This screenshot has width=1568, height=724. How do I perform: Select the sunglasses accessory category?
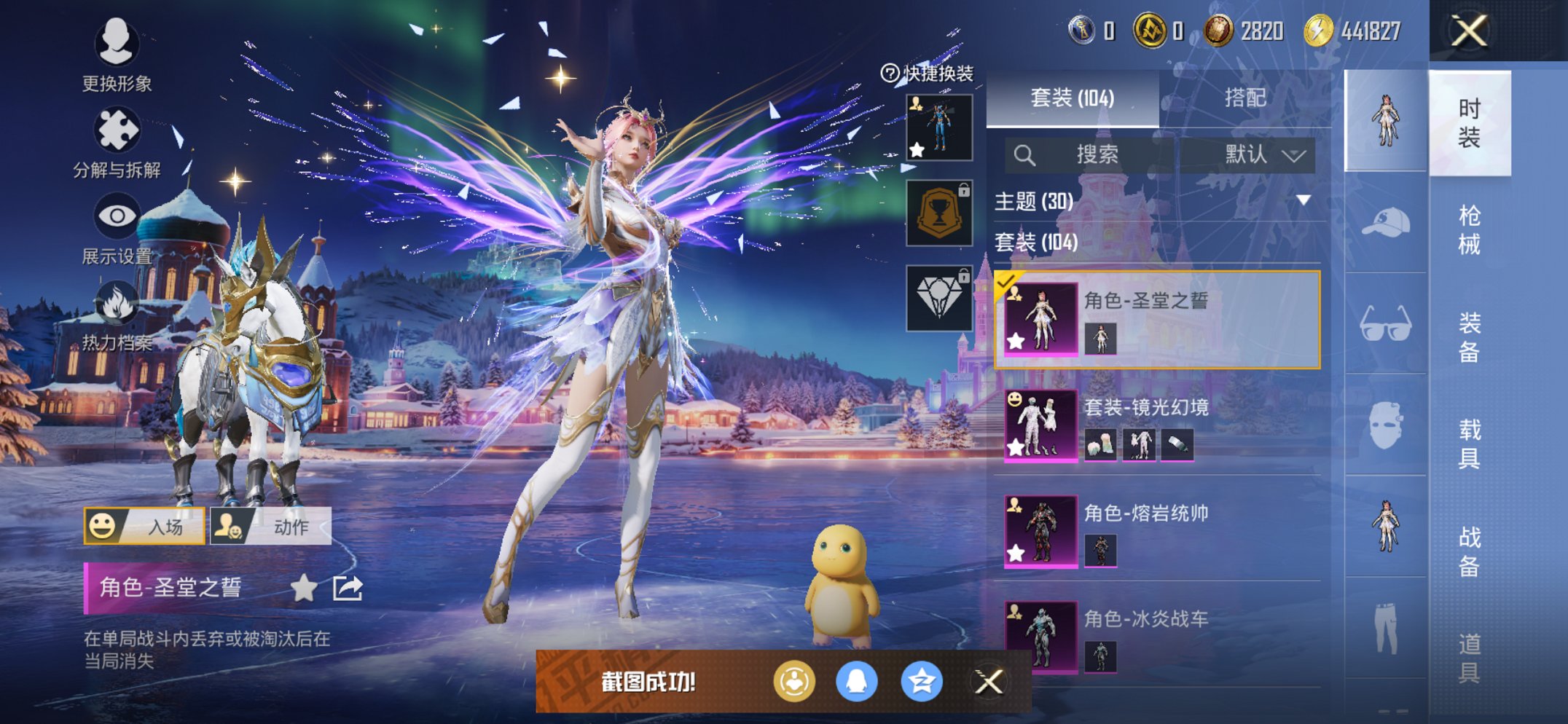coord(1385,324)
